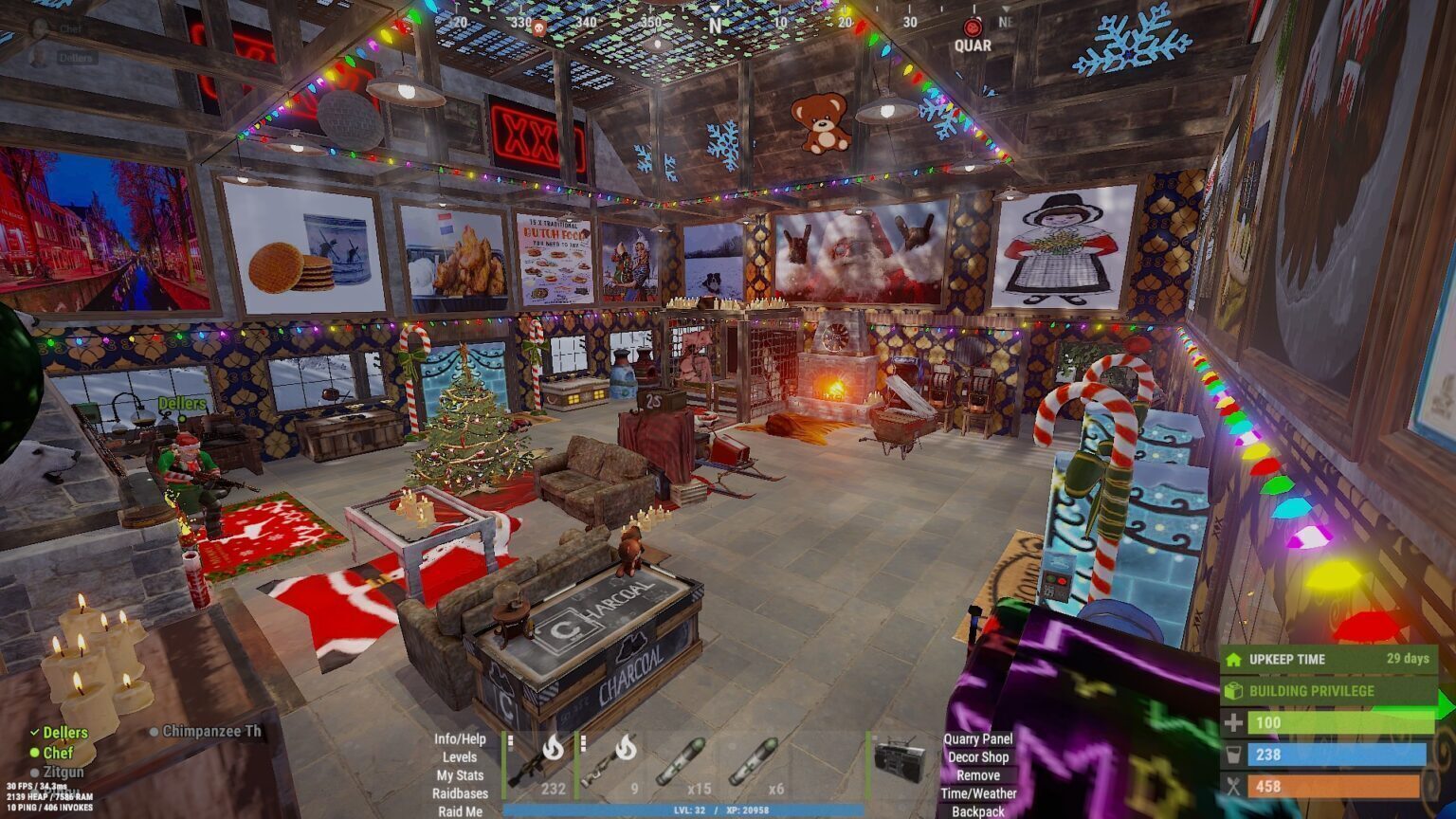Show My Stats
Screen dimensions: 1456x819
click(x=460, y=775)
